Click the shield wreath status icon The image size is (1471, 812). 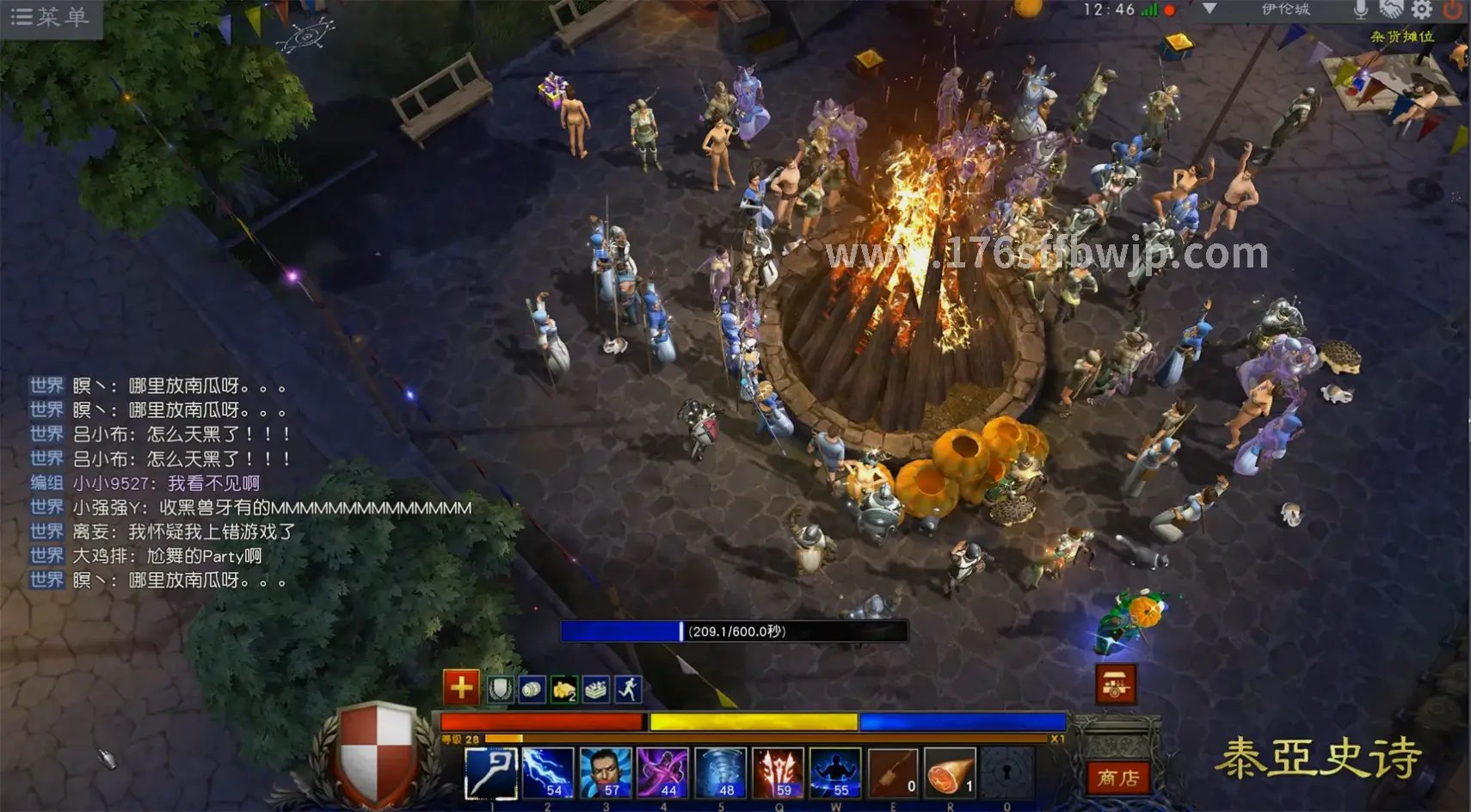(x=500, y=689)
